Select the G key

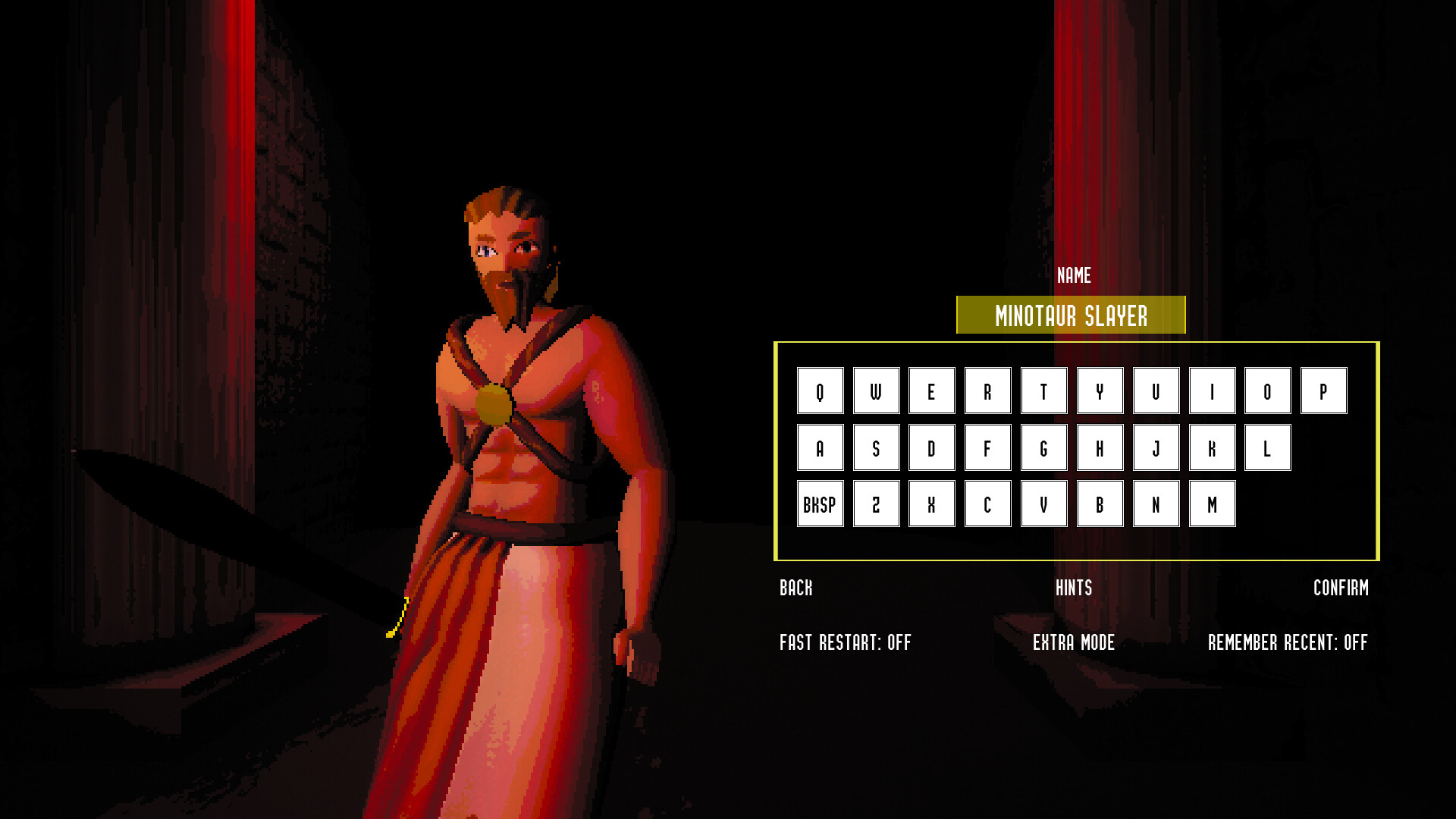tap(1043, 447)
